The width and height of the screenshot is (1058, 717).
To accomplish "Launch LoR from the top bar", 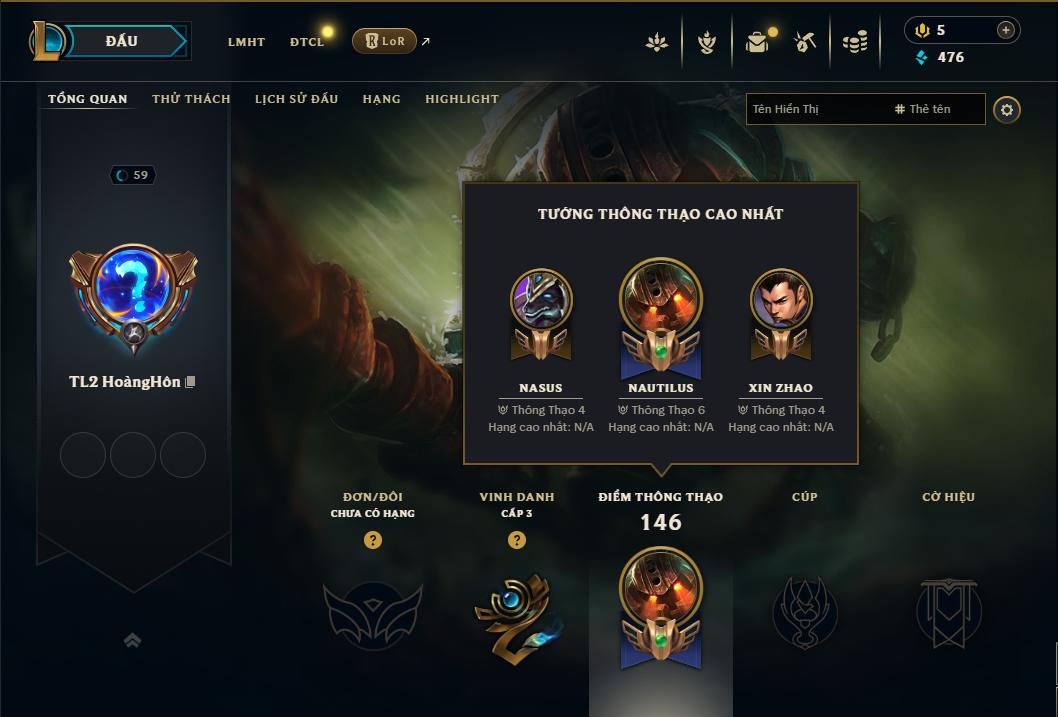I will (385, 41).
